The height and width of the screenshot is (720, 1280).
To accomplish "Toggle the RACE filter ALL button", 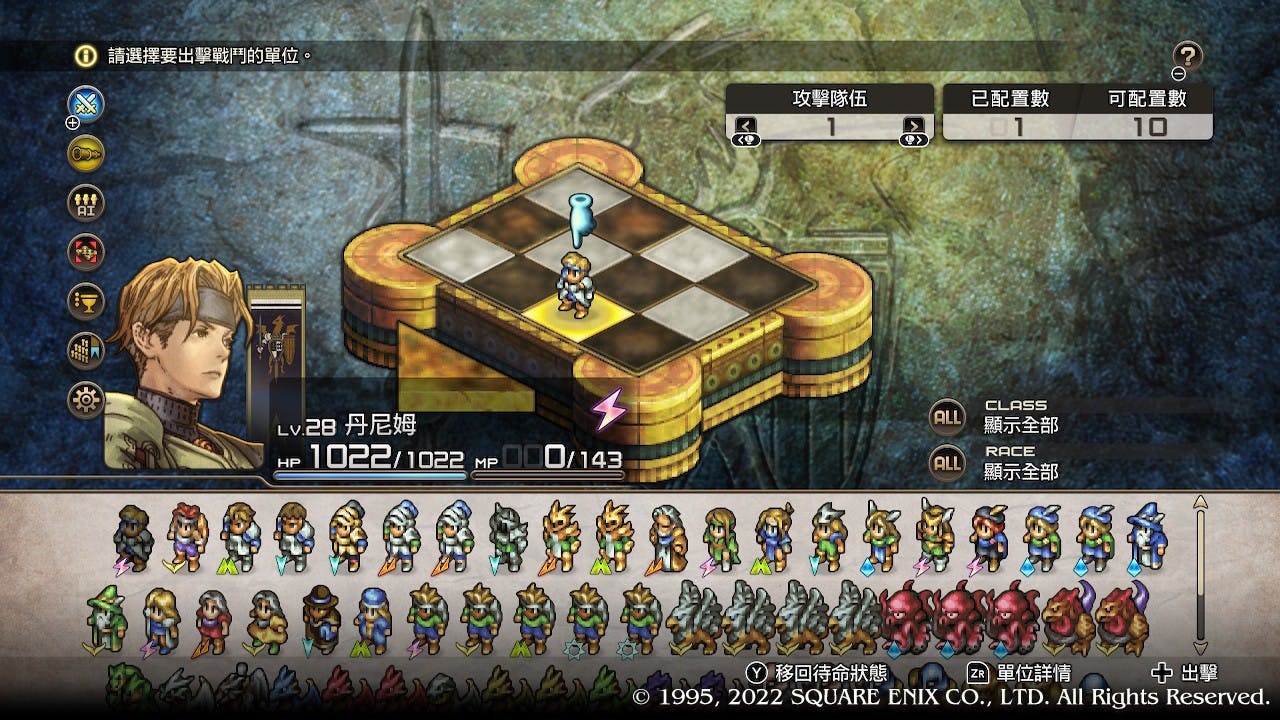I will coord(947,462).
